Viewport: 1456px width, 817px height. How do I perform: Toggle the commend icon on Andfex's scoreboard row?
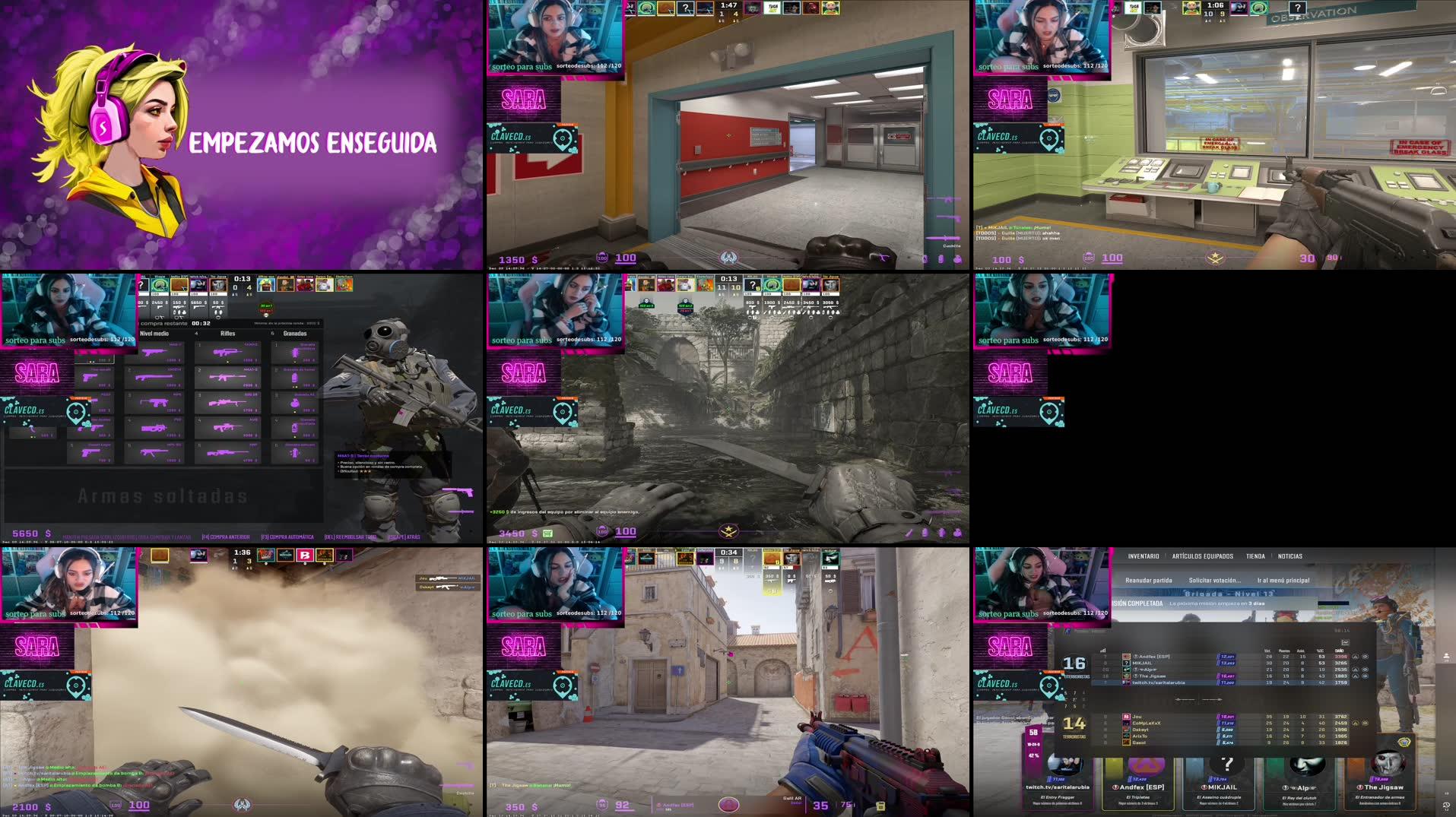pyautogui.click(x=1355, y=657)
